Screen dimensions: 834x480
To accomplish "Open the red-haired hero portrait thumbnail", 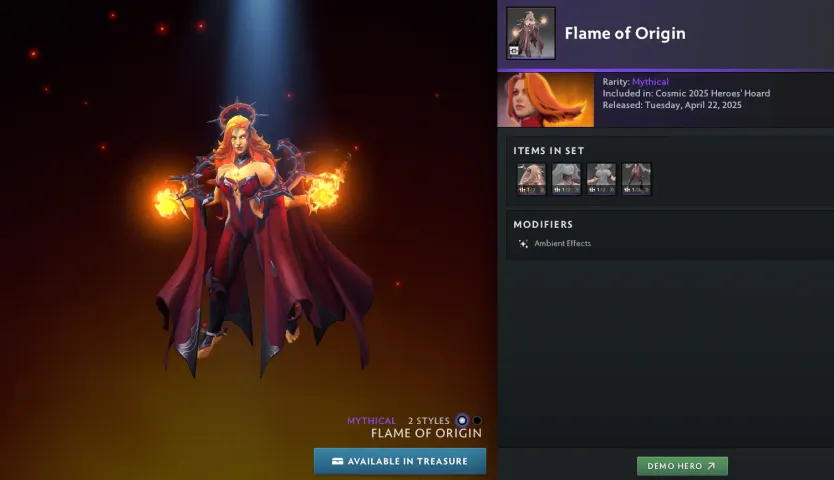I will point(545,100).
